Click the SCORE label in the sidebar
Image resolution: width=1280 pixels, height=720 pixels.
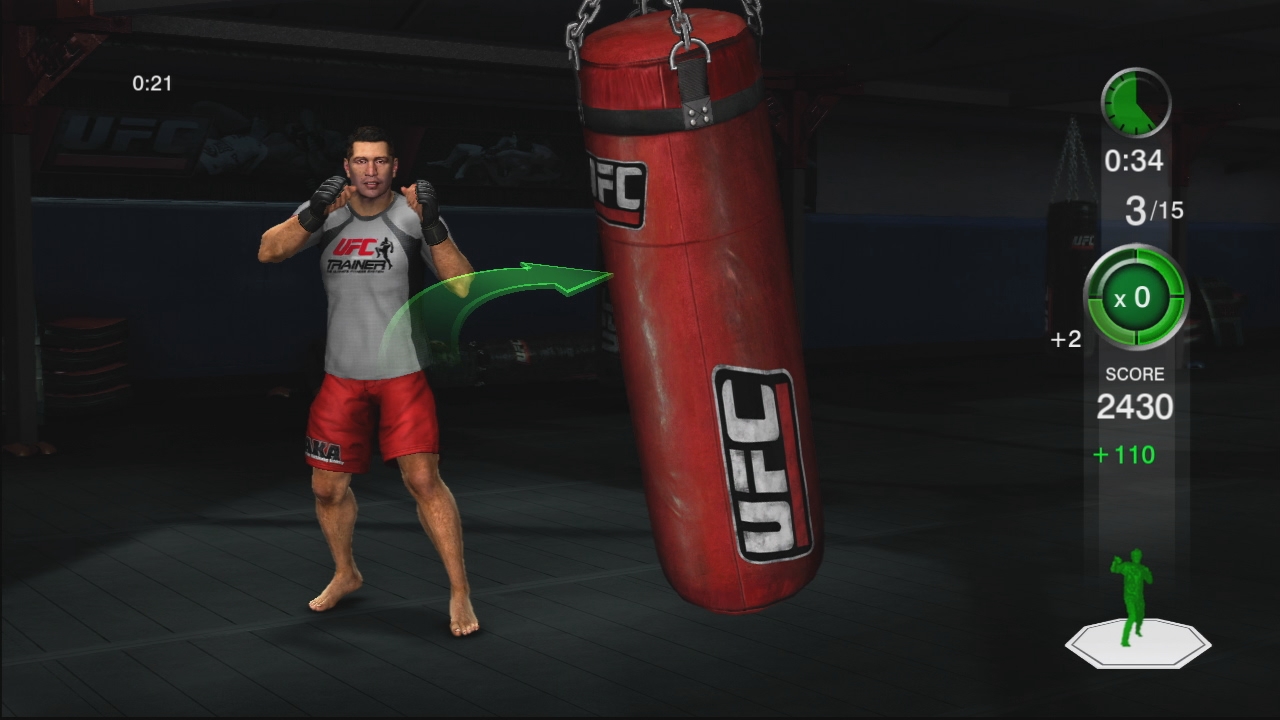[x=1134, y=373]
